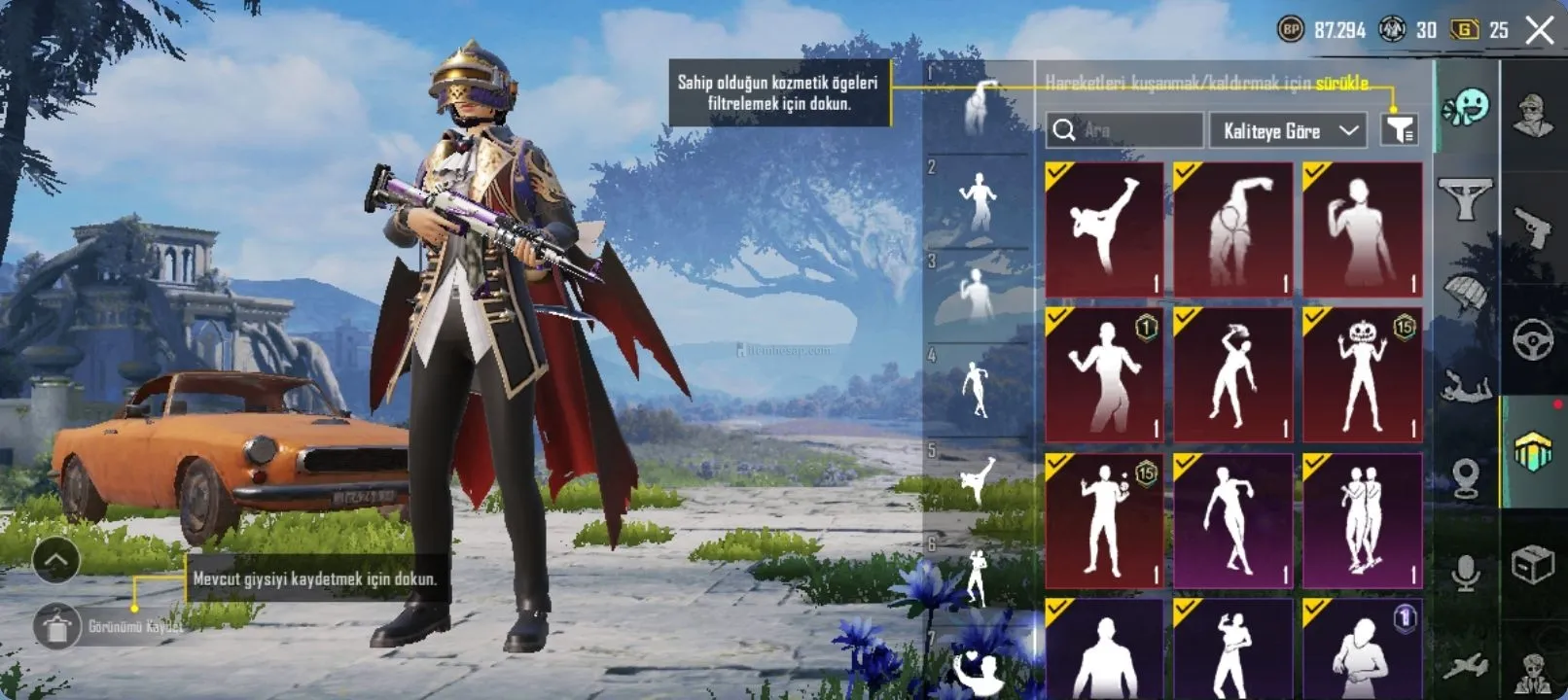The width and height of the screenshot is (1568, 700).
Task: Select the juggling emote tile
Action: pos(1104,520)
